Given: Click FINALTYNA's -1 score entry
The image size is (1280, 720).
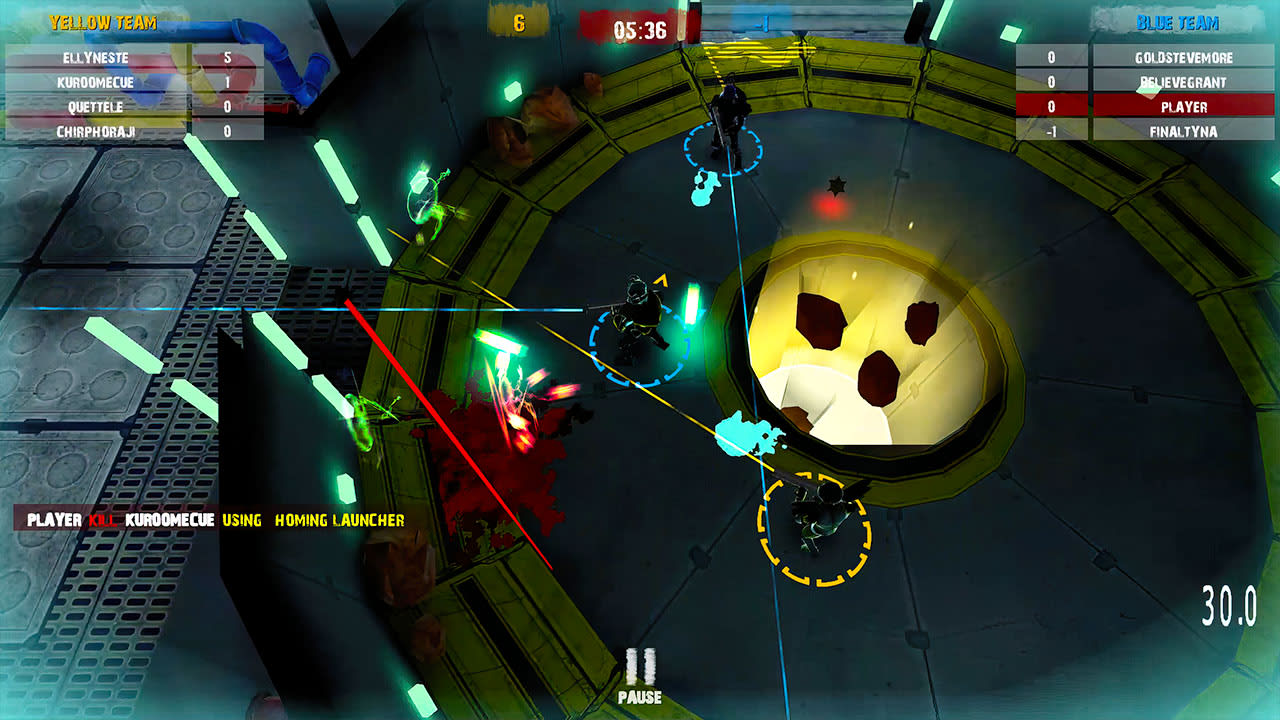Looking at the screenshot, I should click(1050, 130).
